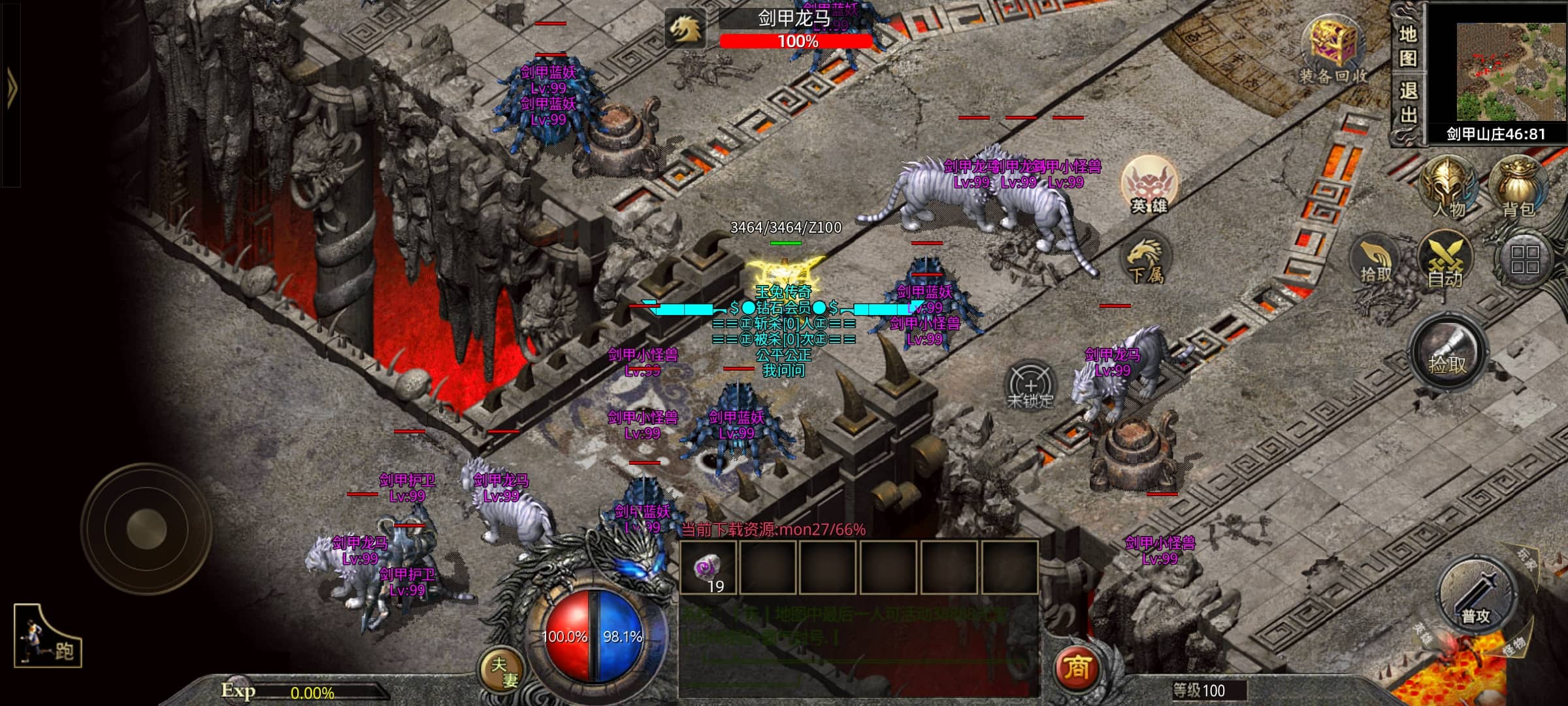This screenshot has width=1568, height=706.
Task: Toggle the 跑 run mode button
Action: coord(47,637)
